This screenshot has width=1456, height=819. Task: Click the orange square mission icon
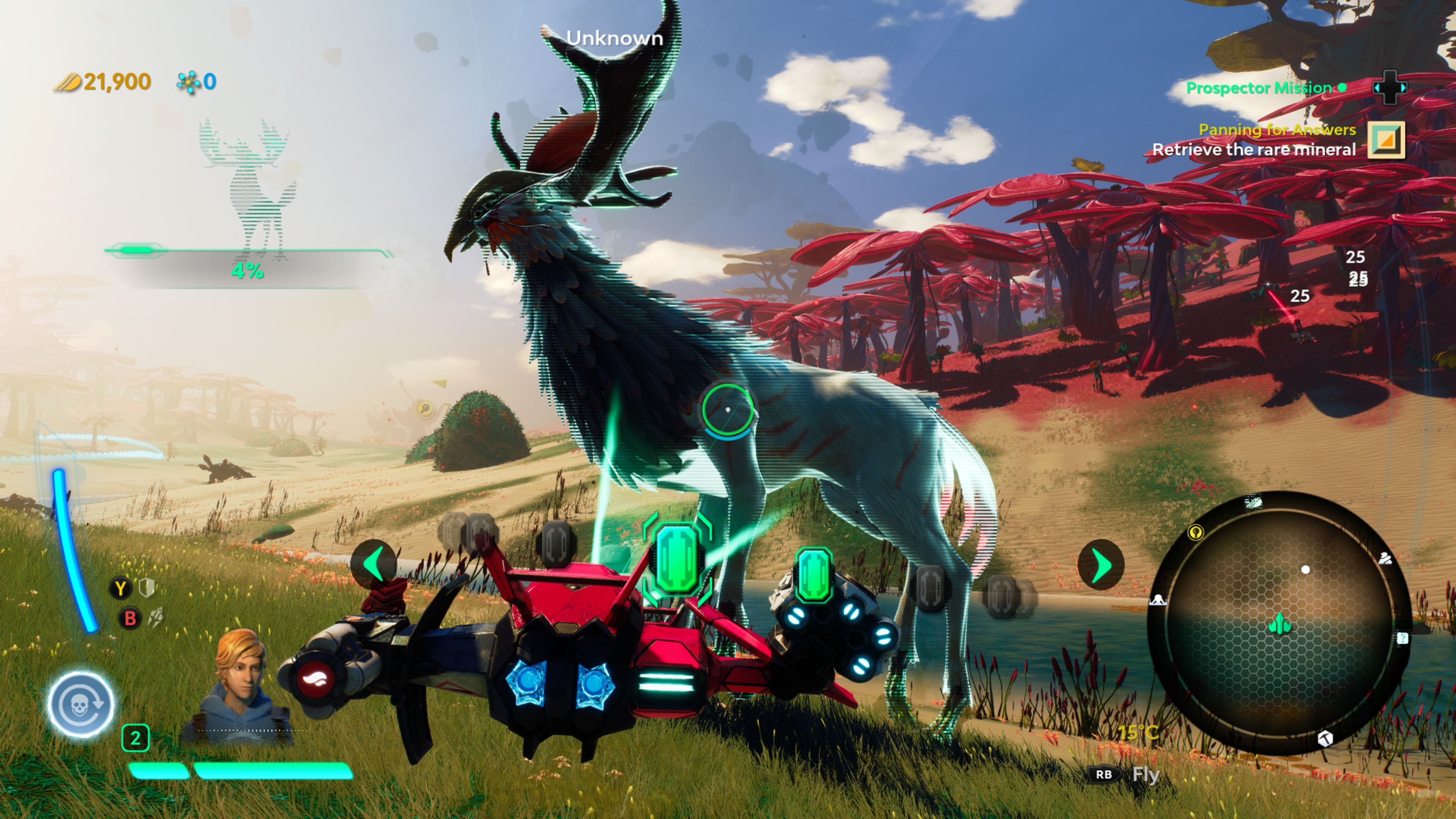point(1386,140)
